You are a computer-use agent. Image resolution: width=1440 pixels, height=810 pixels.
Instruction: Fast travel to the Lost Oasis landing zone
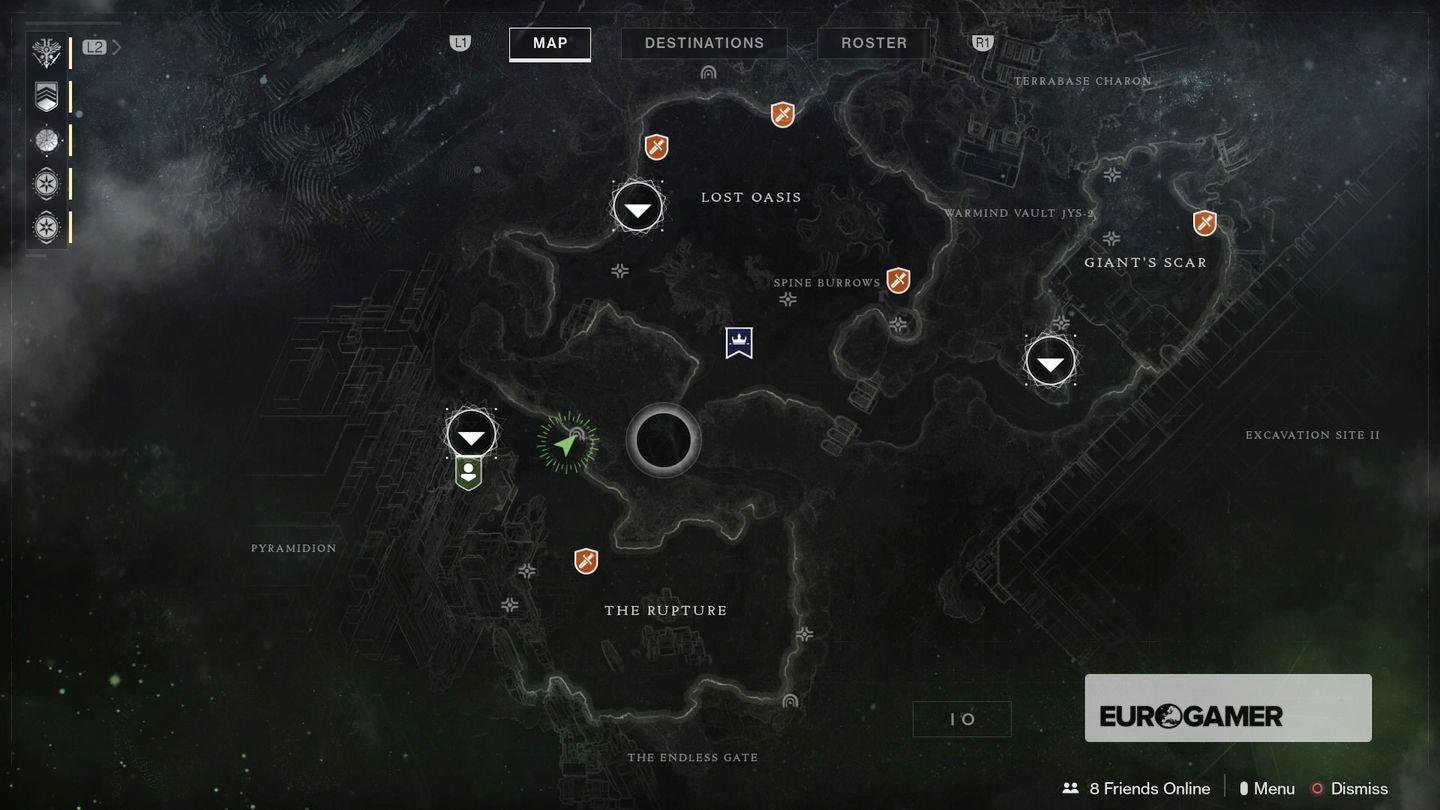[x=638, y=208]
